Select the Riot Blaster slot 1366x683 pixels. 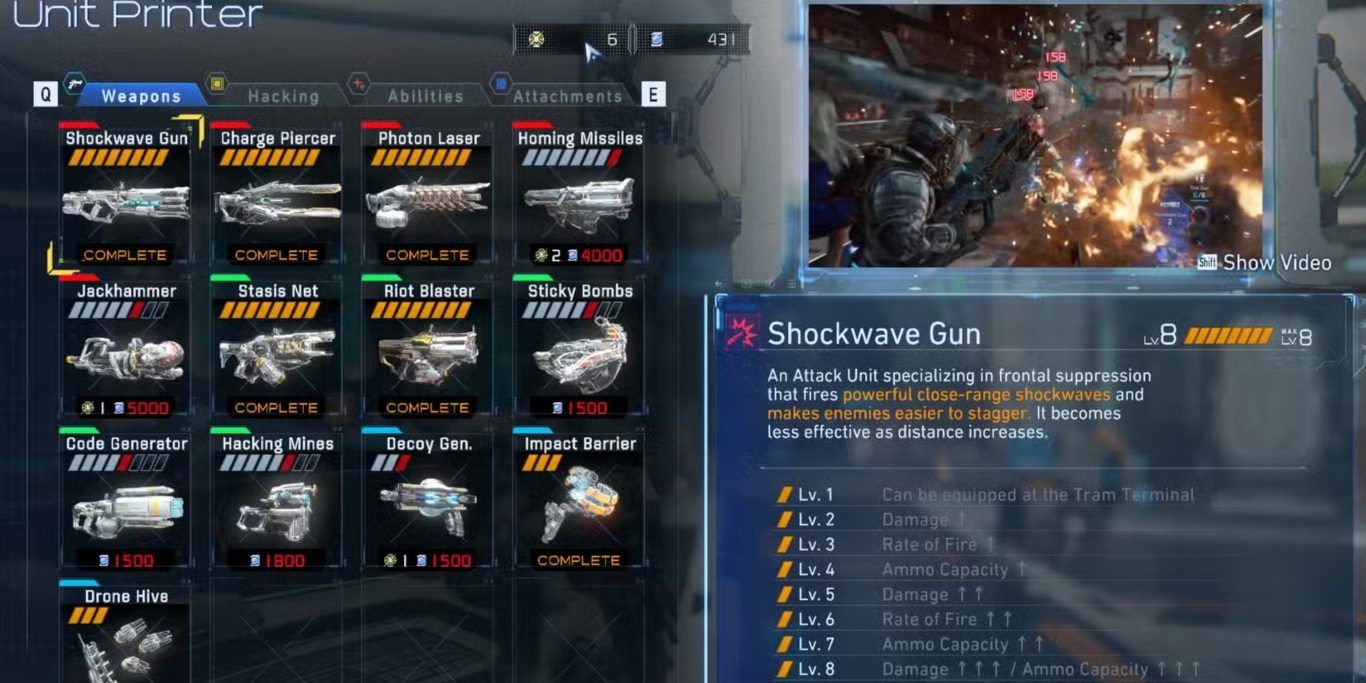(428, 349)
